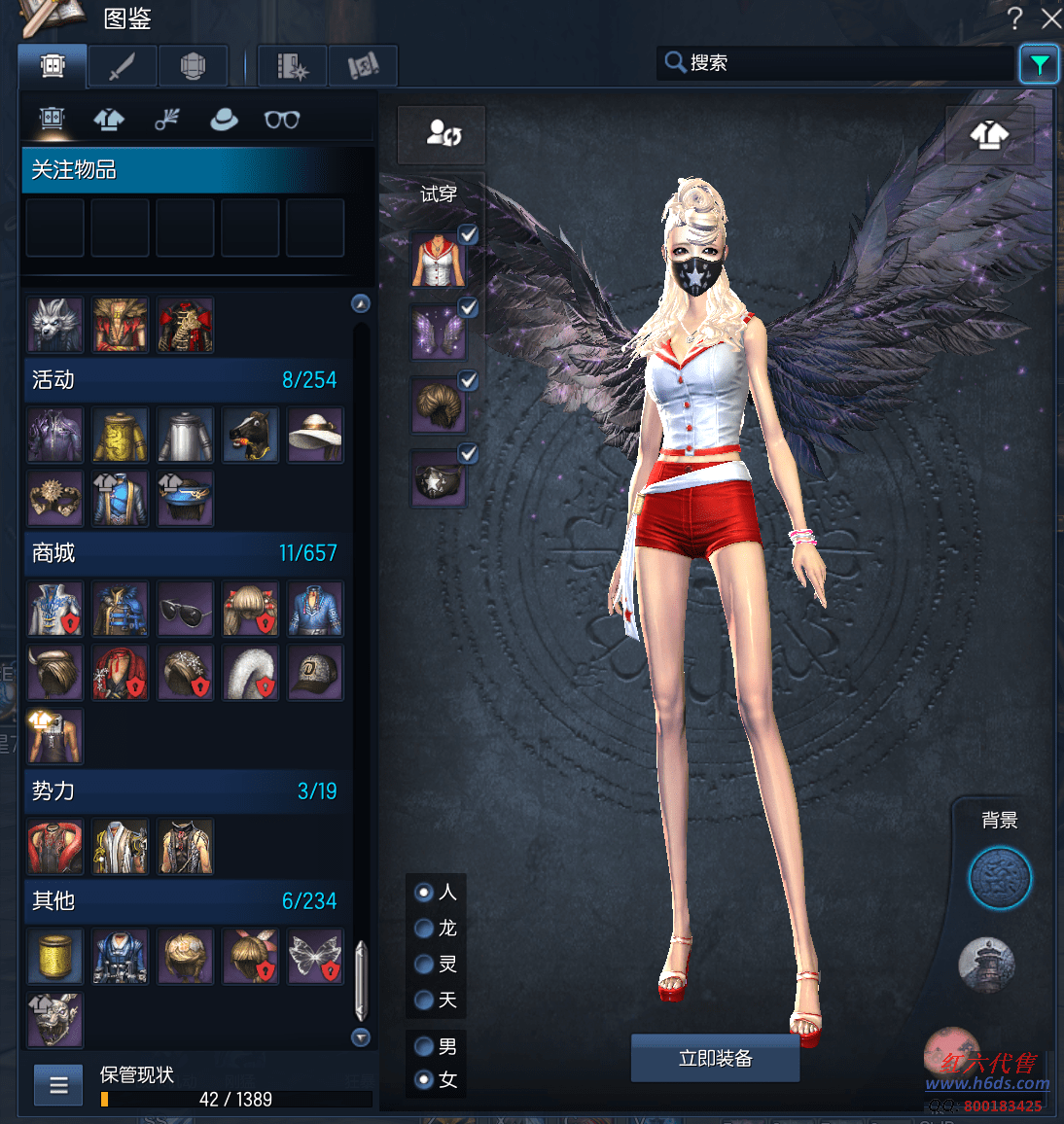
Task: Select the 男 gender option
Action: click(x=424, y=1046)
